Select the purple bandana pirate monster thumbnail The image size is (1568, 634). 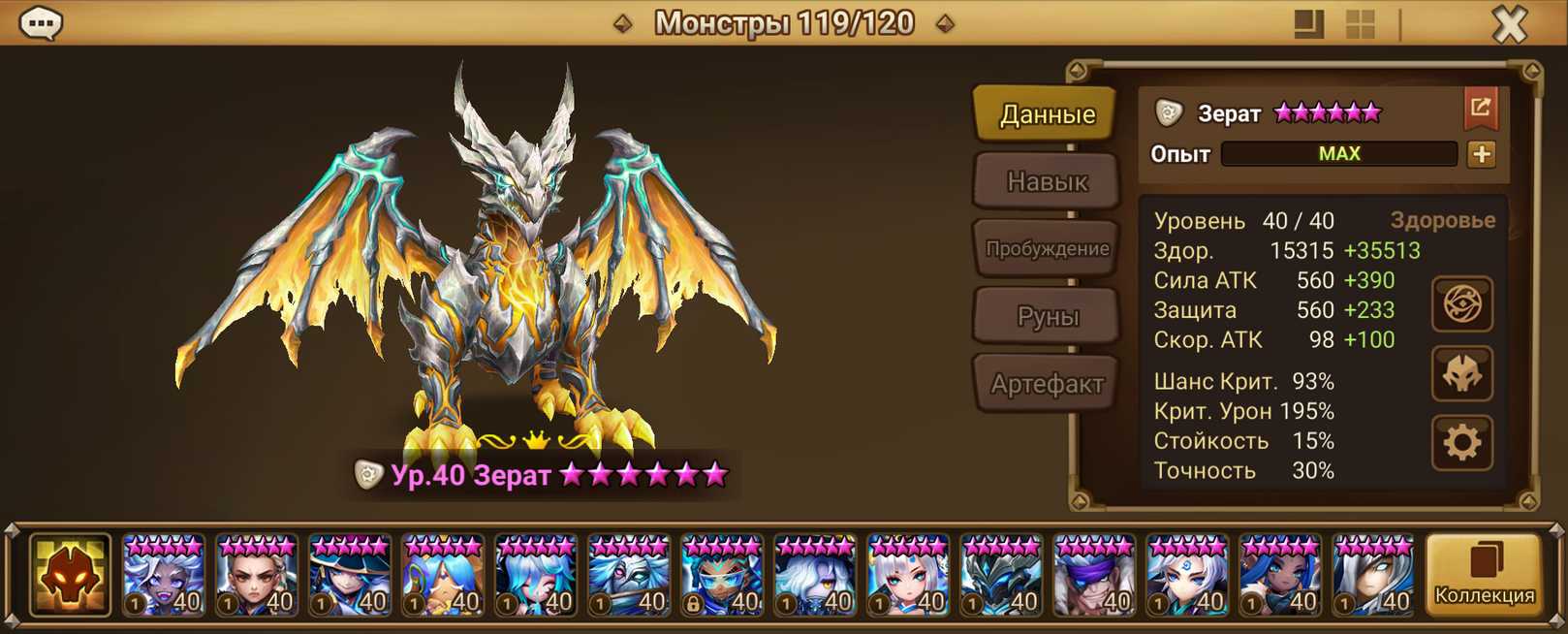[1094, 576]
